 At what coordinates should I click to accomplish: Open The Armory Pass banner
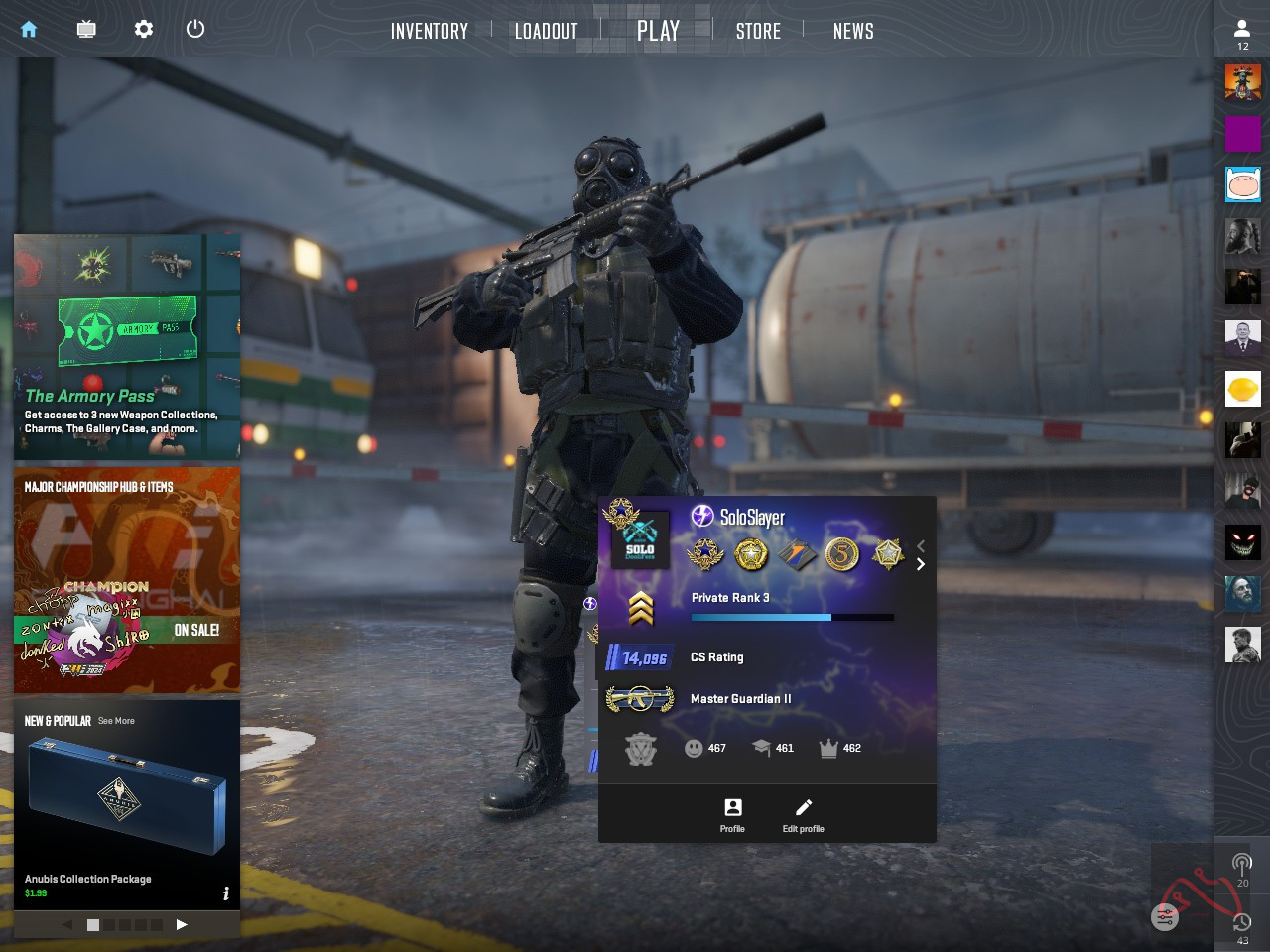click(x=127, y=347)
